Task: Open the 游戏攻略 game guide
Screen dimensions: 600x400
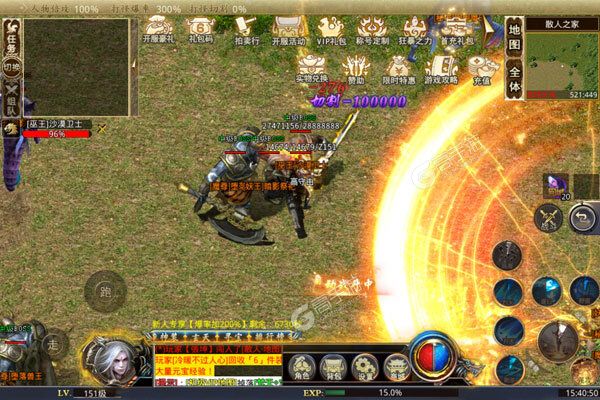Action: [x=440, y=67]
